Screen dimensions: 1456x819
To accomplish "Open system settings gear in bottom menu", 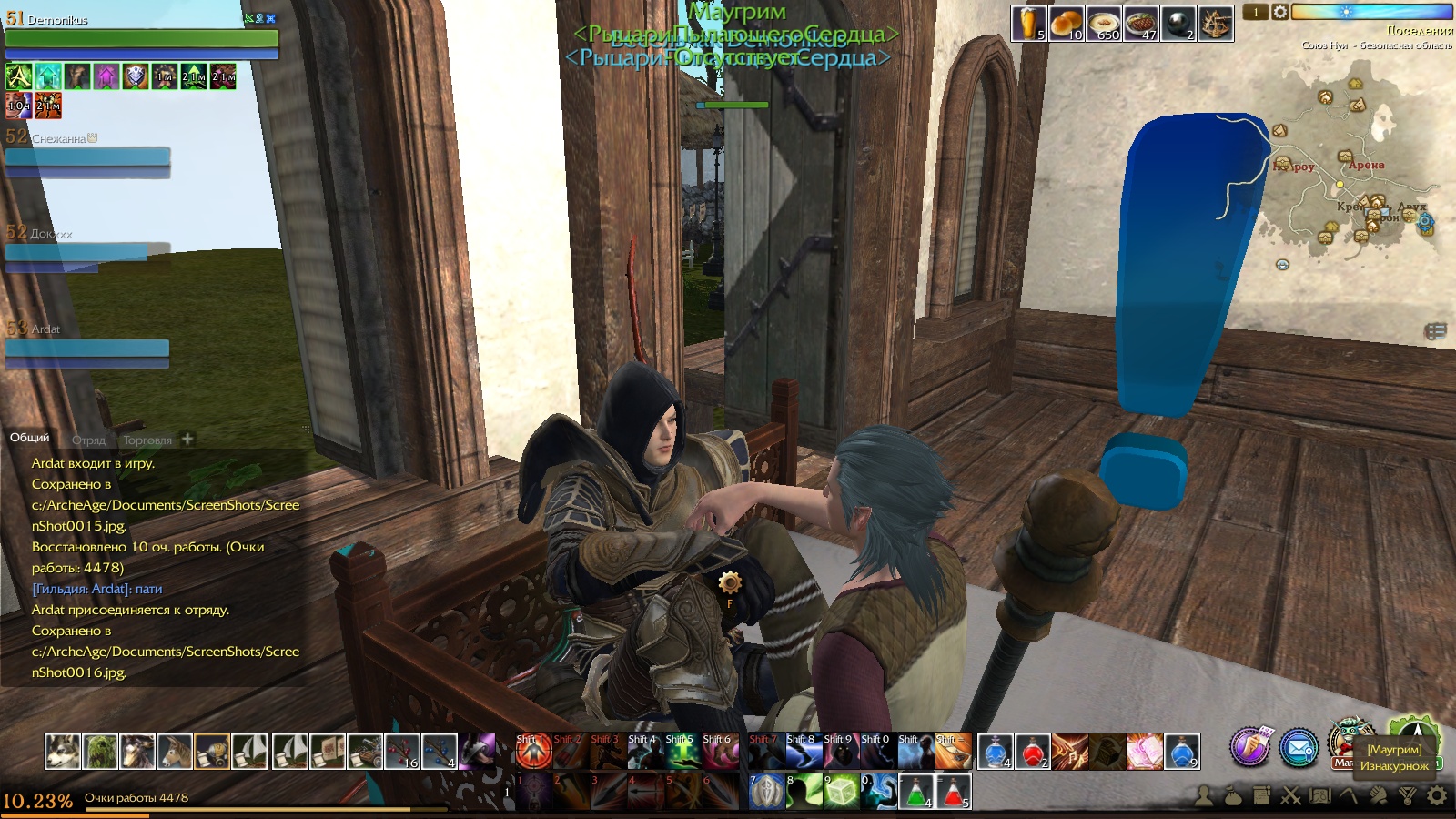I will pyautogui.click(x=1437, y=796).
